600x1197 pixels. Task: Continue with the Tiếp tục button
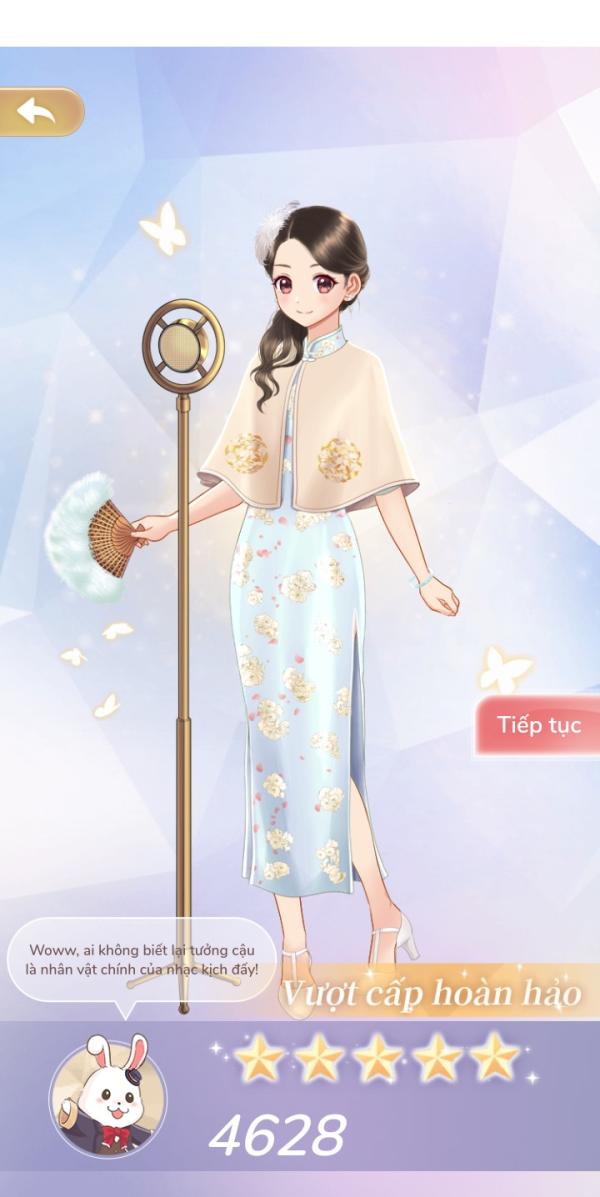click(x=537, y=725)
